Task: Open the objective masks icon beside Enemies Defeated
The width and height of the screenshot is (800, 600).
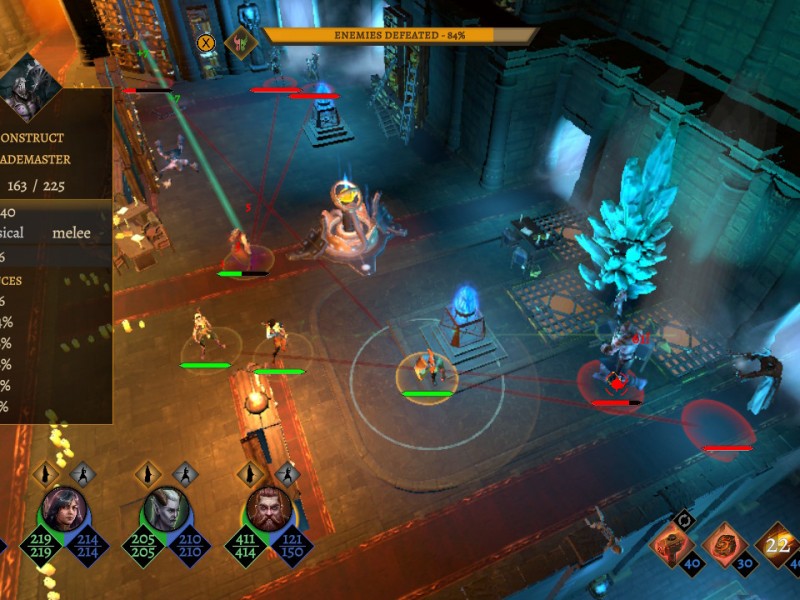Action: pyautogui.click(x=240, y=43)
